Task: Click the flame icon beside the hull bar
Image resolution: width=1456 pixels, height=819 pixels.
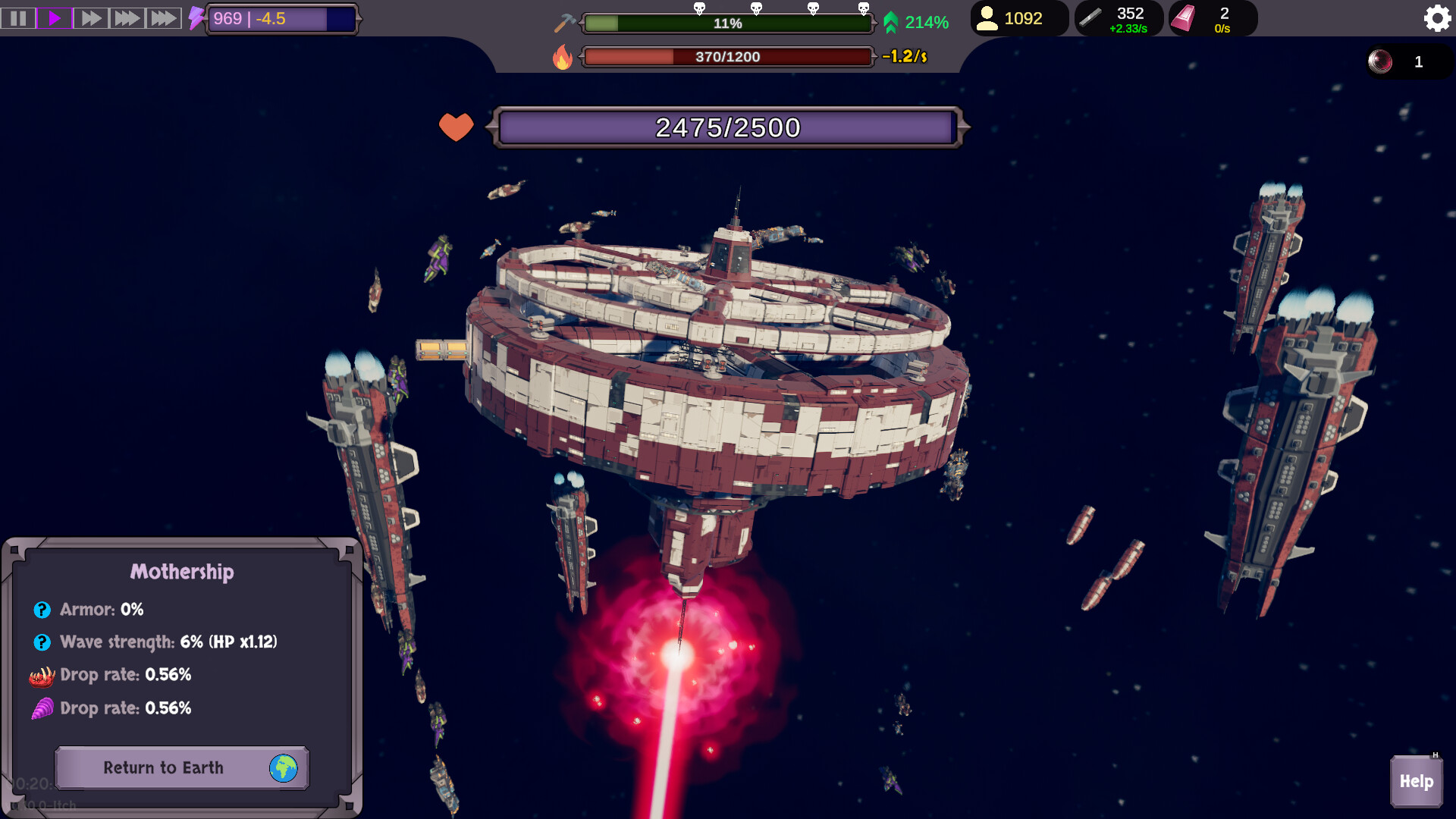Action: tap(562, 56)
